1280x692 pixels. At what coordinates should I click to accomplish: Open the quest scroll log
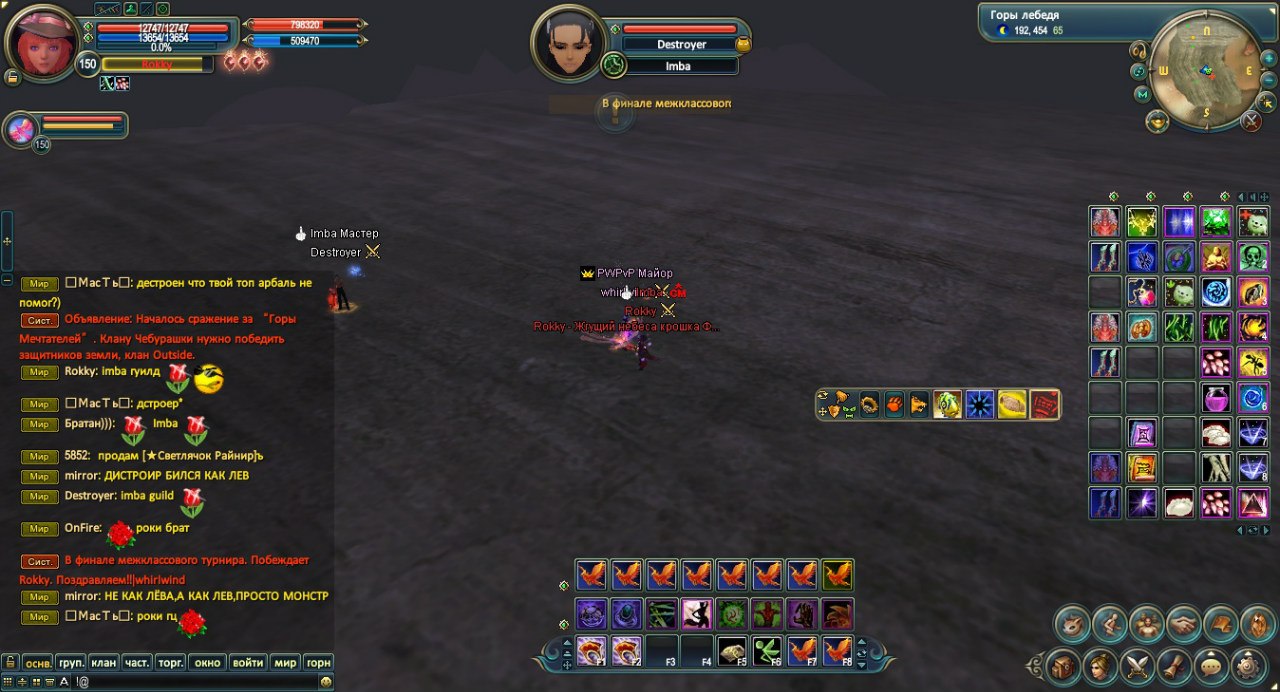(x=1175, y=665)
